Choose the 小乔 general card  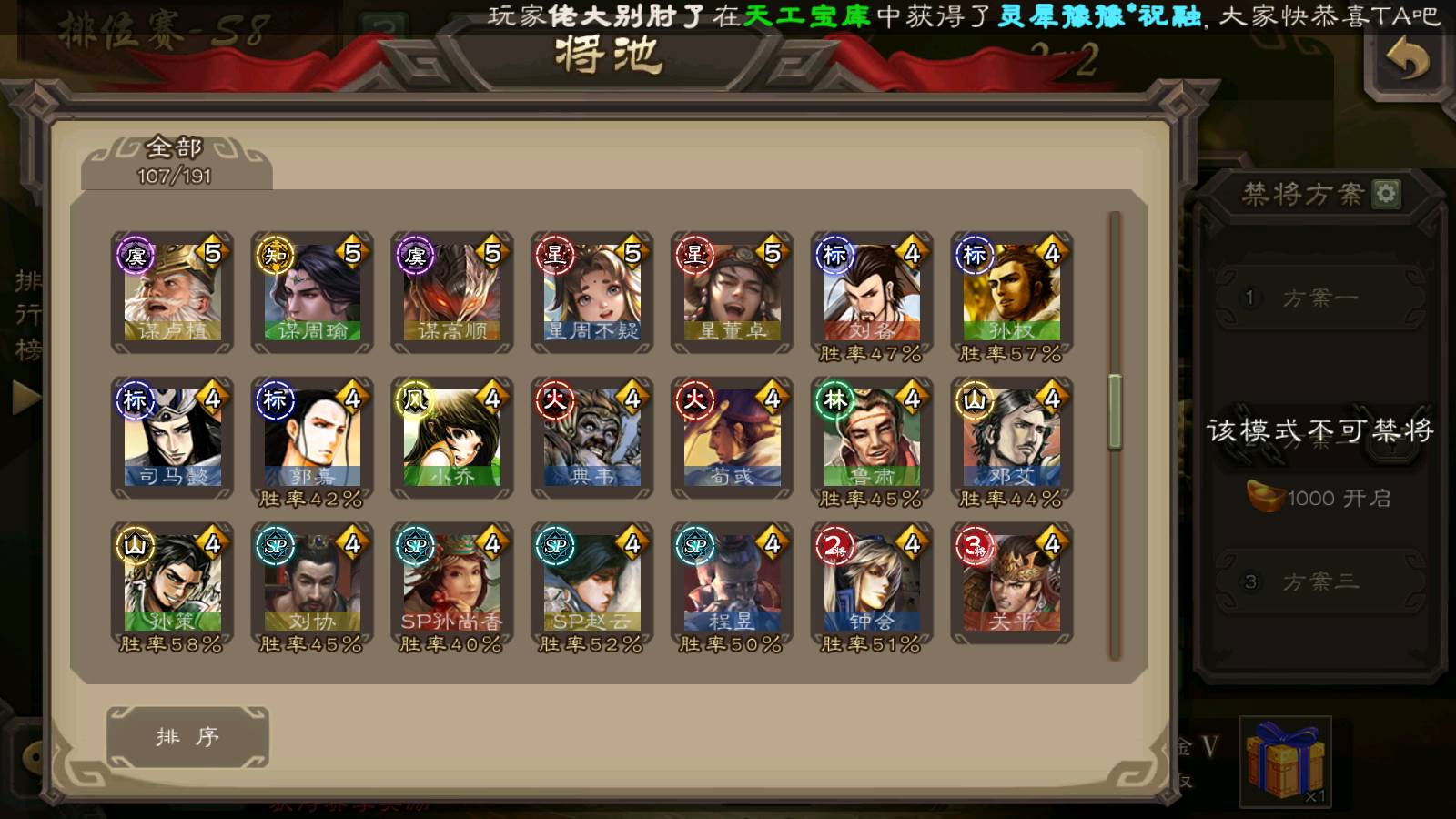pos(452,437)
